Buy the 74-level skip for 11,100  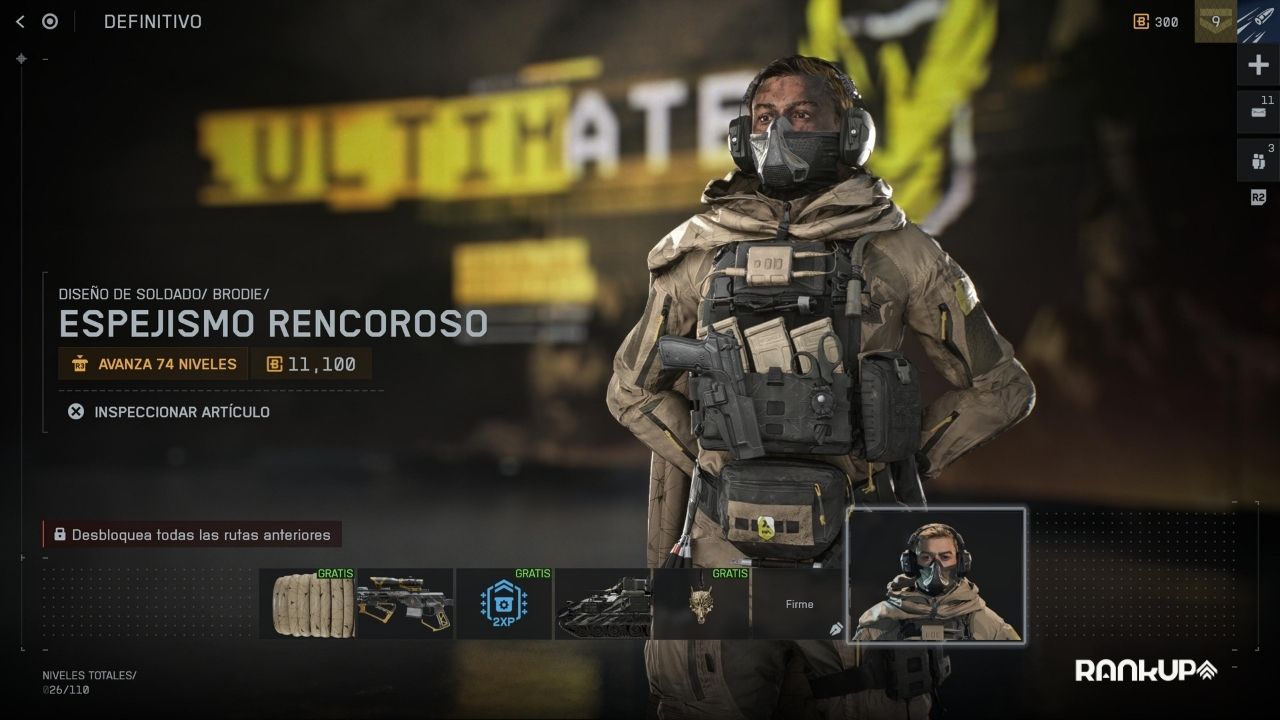(x=313, y=364)
